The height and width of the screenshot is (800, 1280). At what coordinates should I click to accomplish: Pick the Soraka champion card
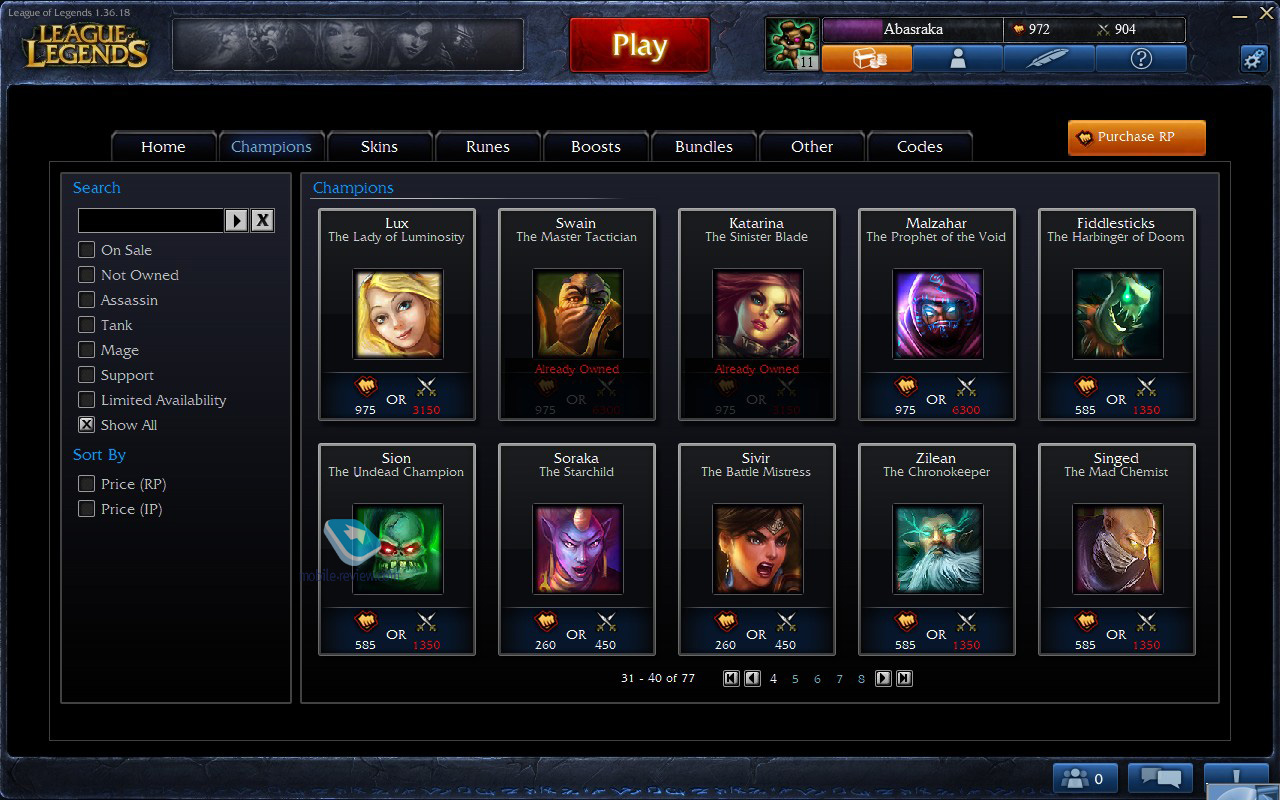[x=577, y=549]
